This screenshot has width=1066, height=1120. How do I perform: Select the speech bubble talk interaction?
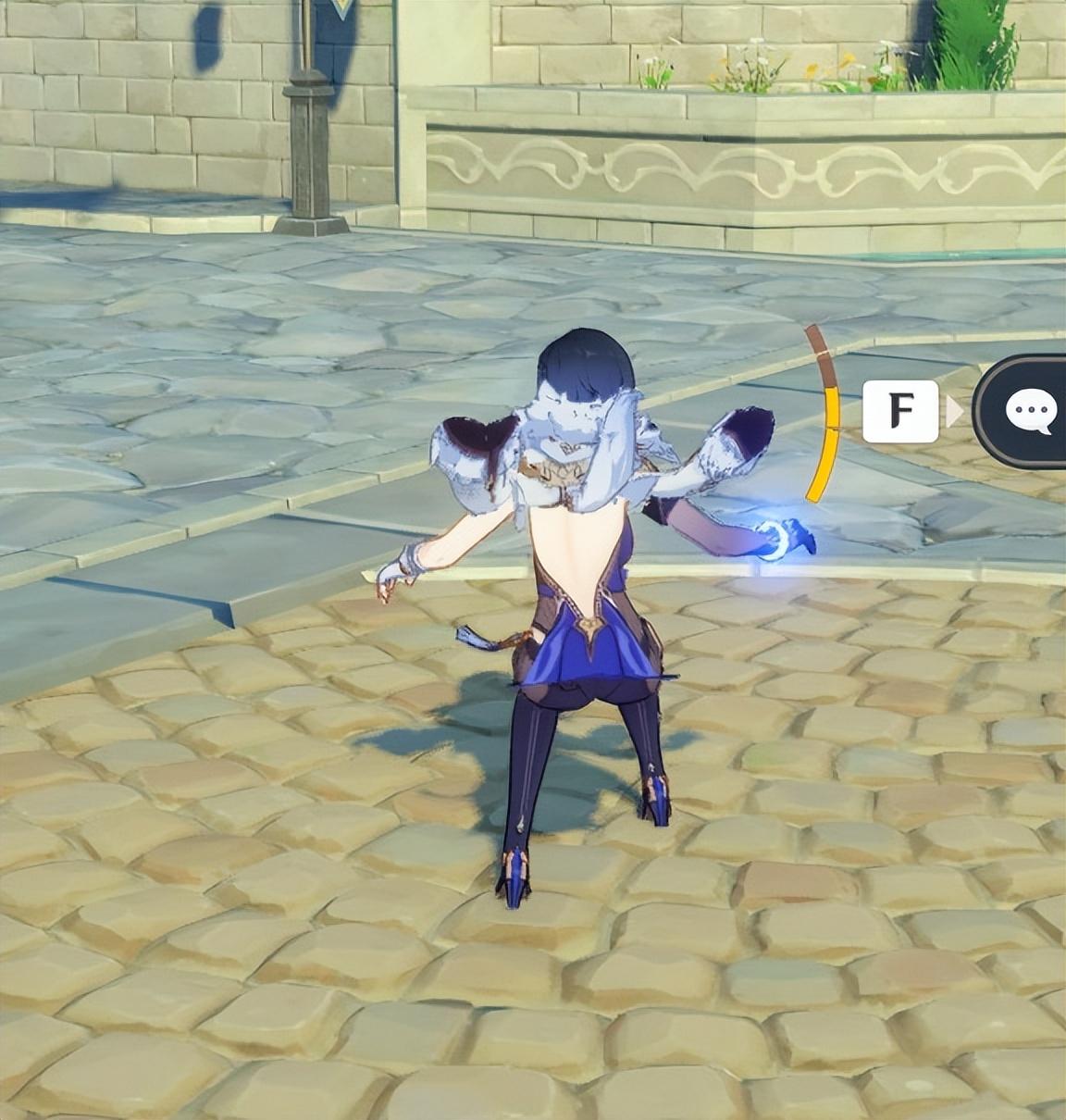pyautogui.click(x=1029, y=410)
